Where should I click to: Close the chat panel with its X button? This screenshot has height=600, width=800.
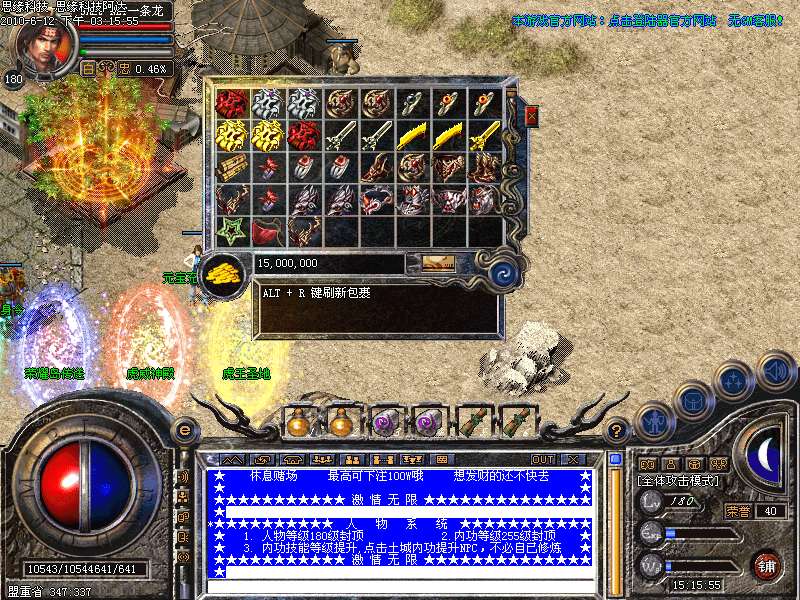[574, 459]
